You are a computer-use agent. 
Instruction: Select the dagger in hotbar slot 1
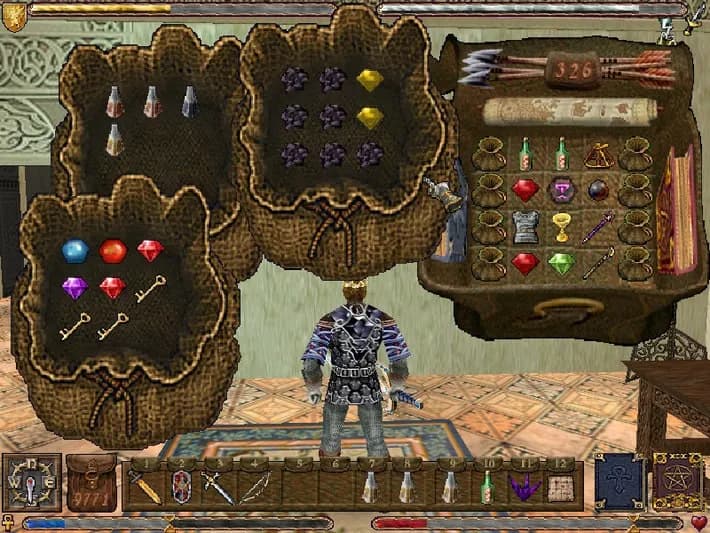143,487
